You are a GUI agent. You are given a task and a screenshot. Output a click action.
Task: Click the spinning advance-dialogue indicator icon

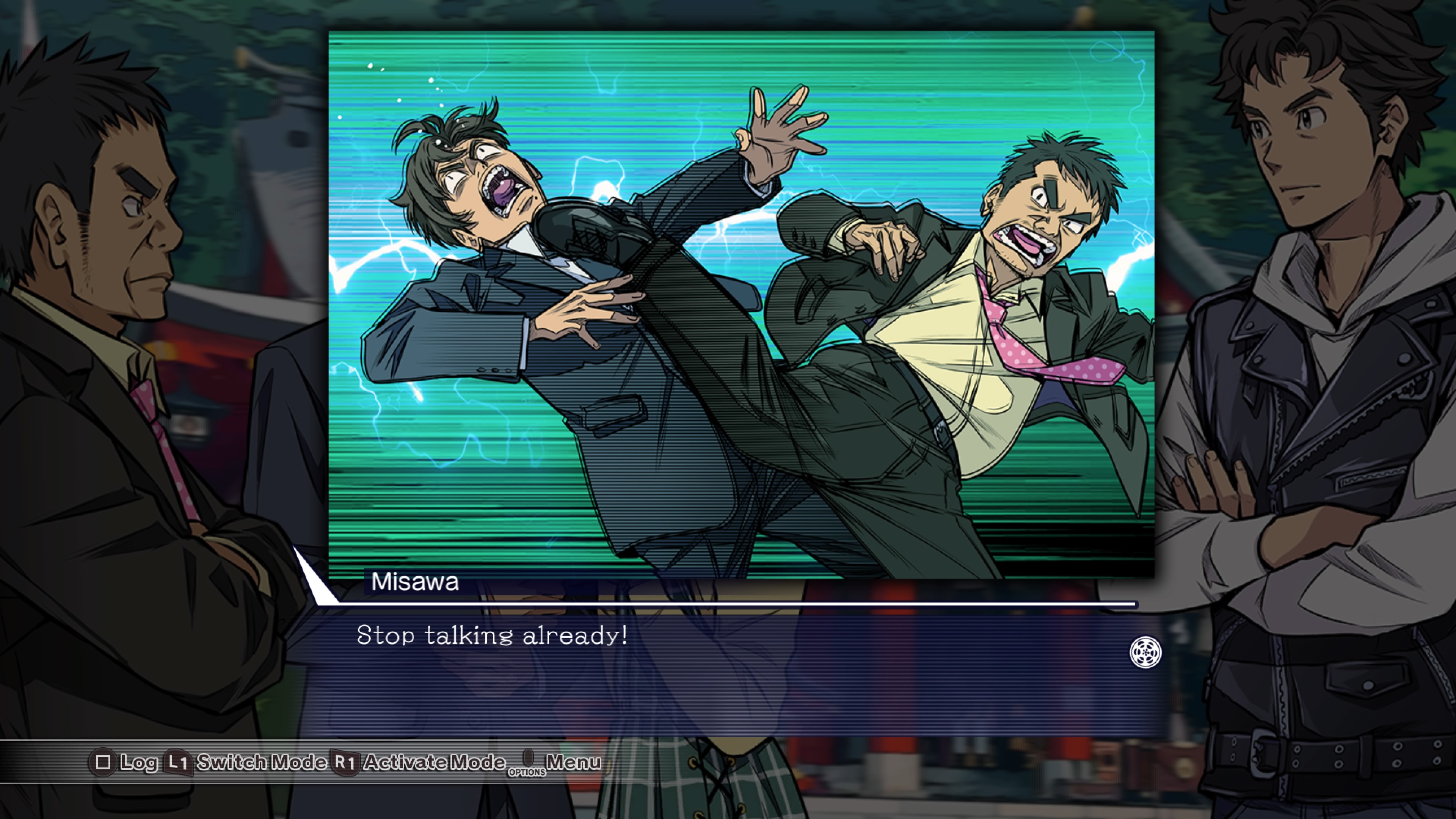coord(1145,652)
